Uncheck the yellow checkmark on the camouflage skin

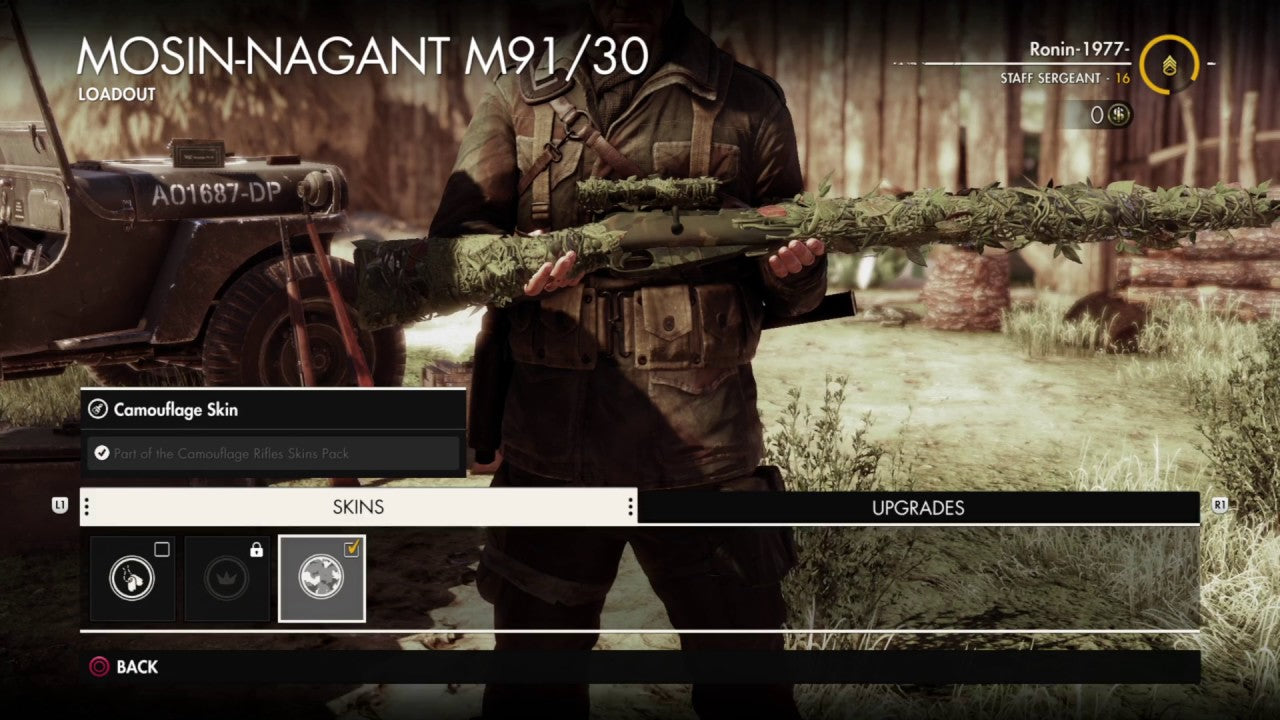pos(351,546)
